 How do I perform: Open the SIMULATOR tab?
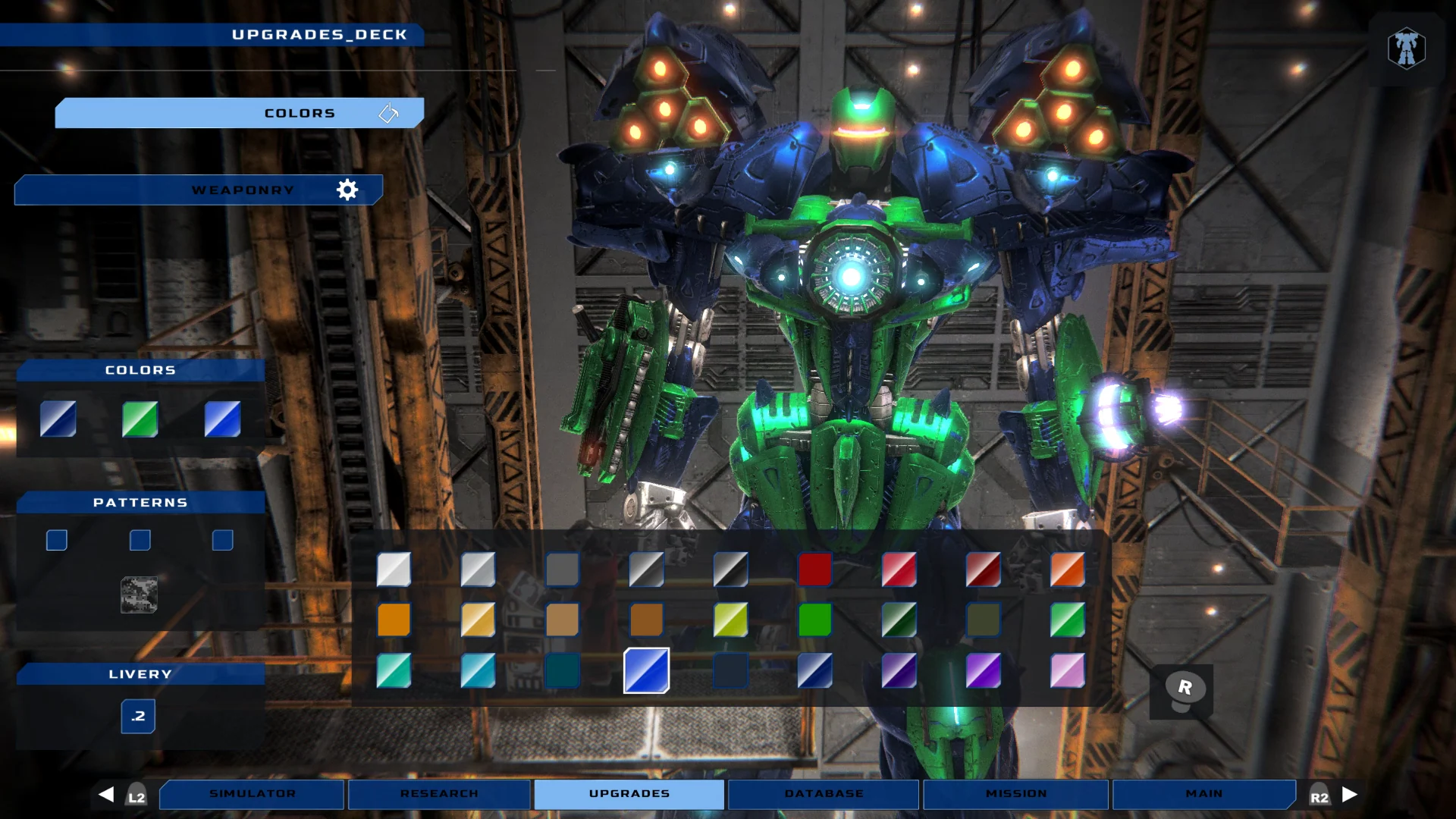(252, 794)
